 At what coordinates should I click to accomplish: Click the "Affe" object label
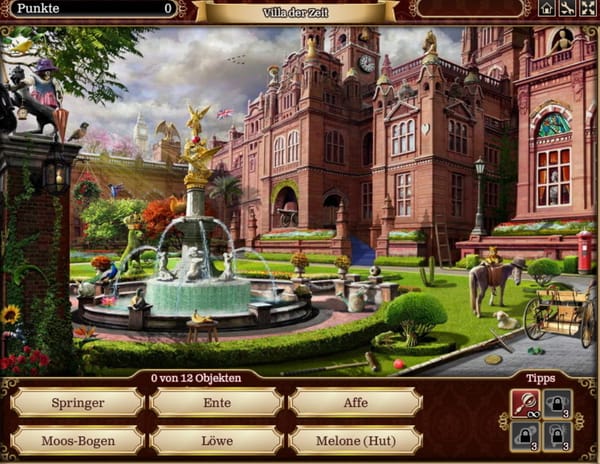pos(355,402)
